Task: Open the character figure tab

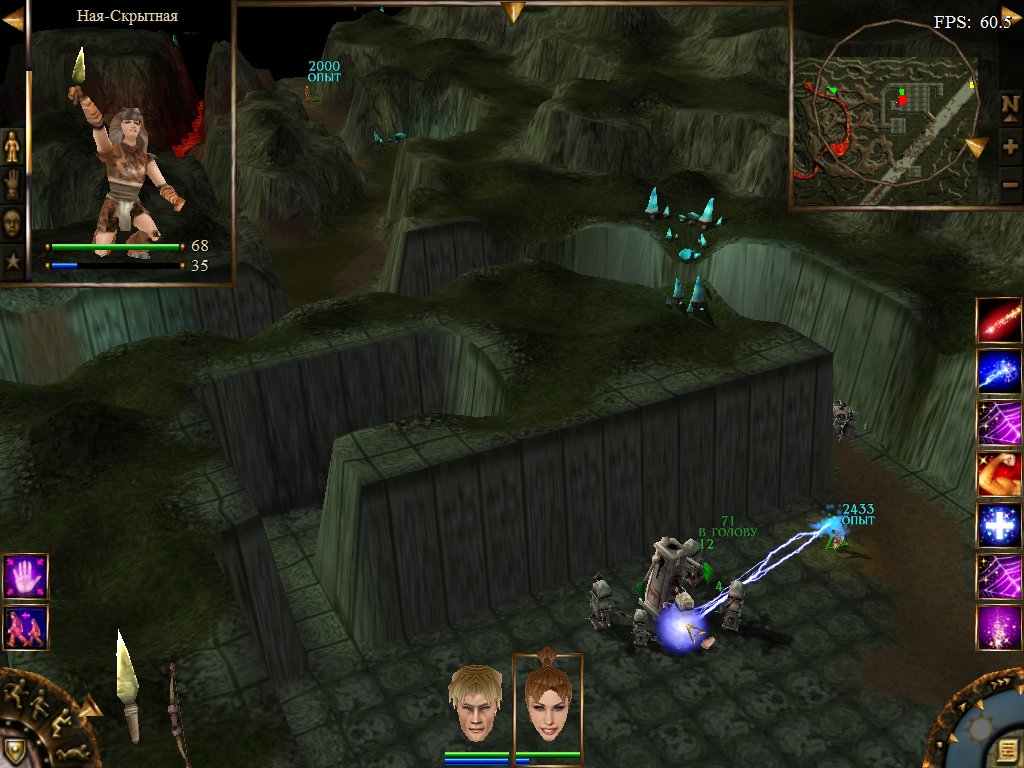Action: (x=12, y=148)
